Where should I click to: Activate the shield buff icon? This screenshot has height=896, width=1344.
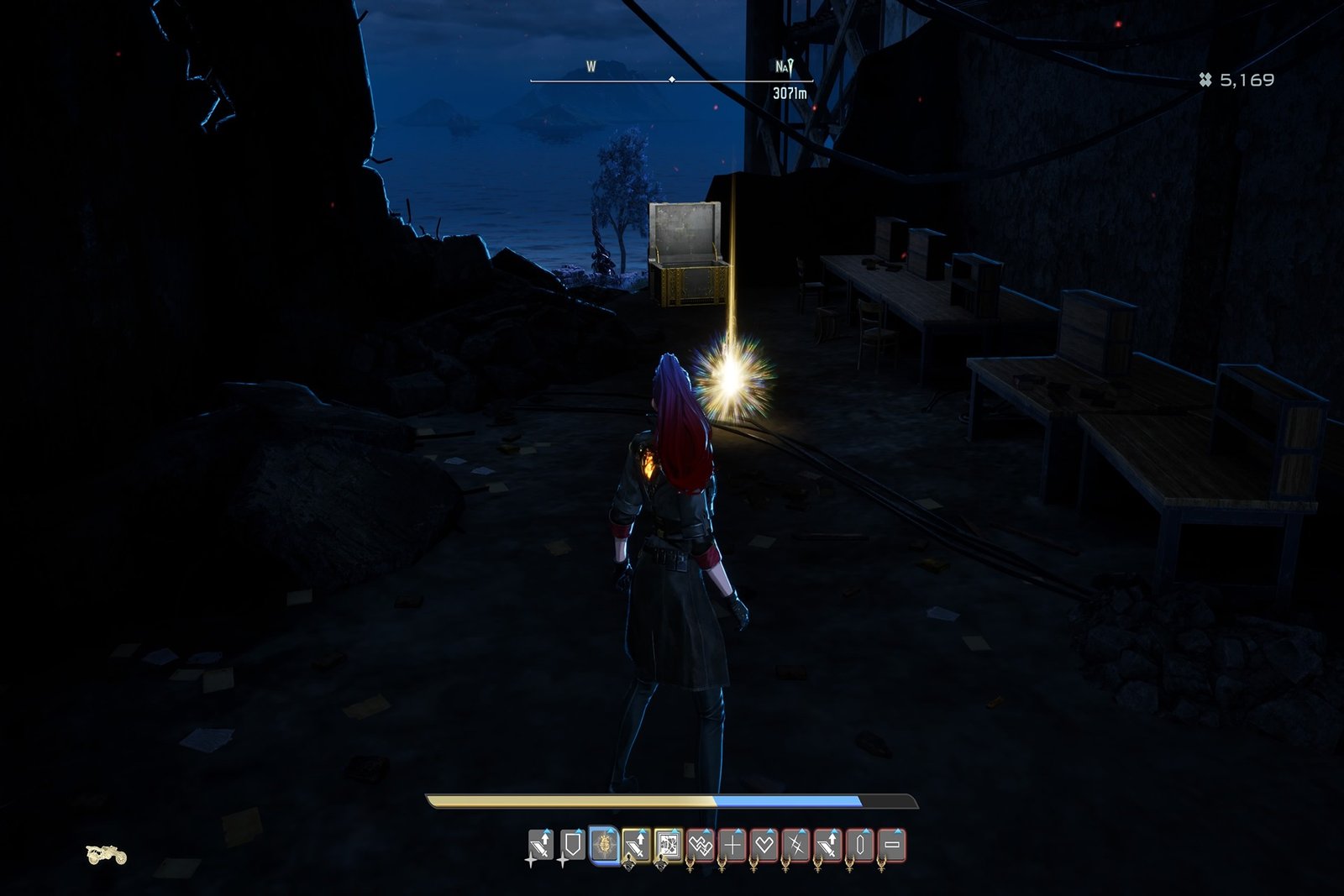click(572, 845)
